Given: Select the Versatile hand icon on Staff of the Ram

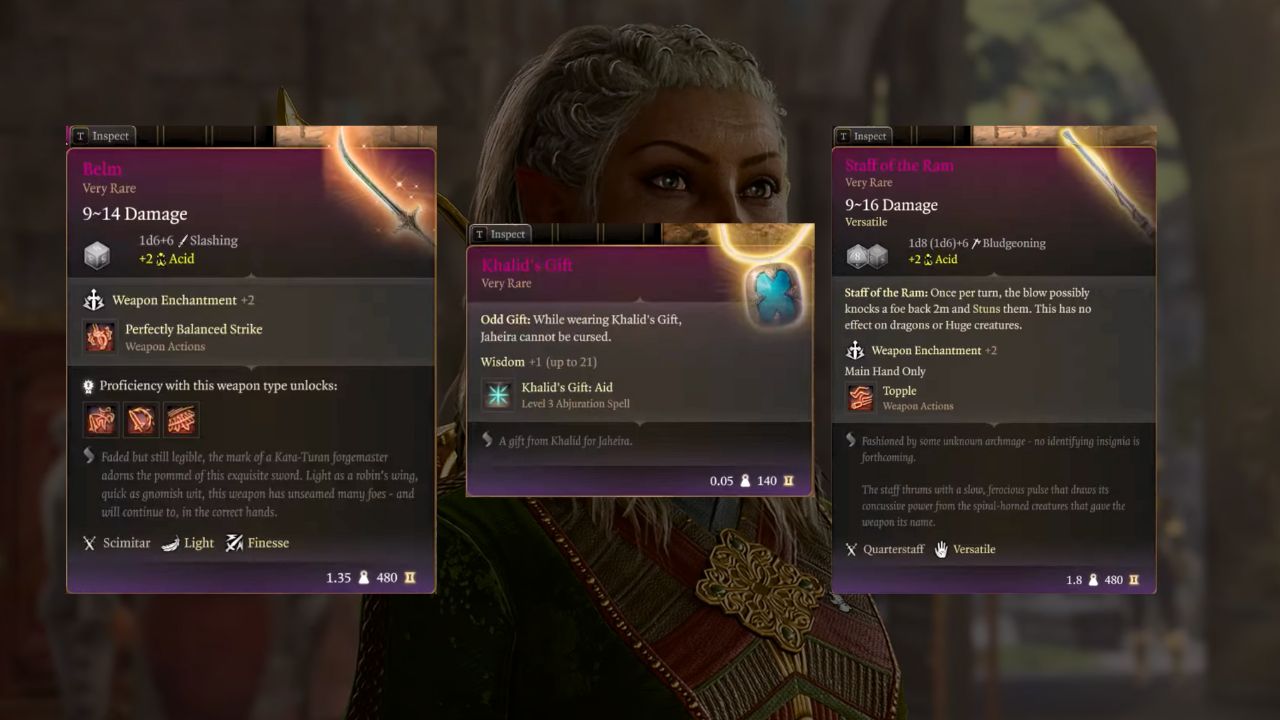Looking at the screenshot, I should 940,549.
